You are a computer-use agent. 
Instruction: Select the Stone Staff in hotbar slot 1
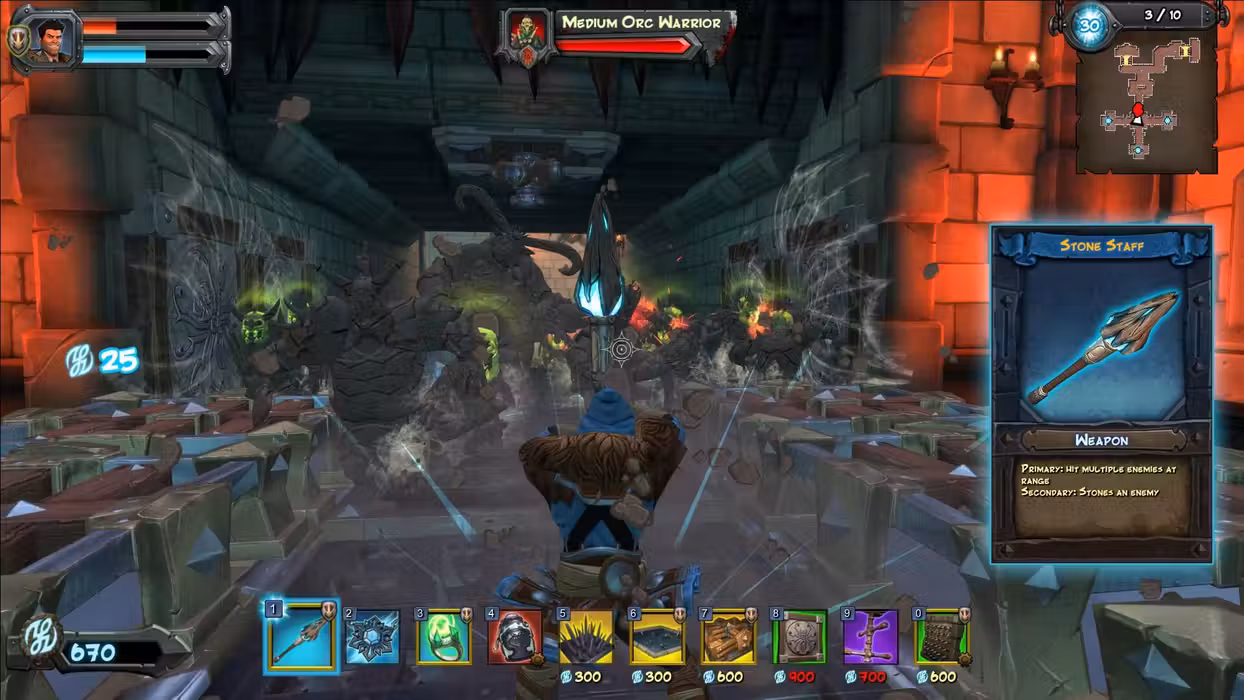[x=302, y=636]
